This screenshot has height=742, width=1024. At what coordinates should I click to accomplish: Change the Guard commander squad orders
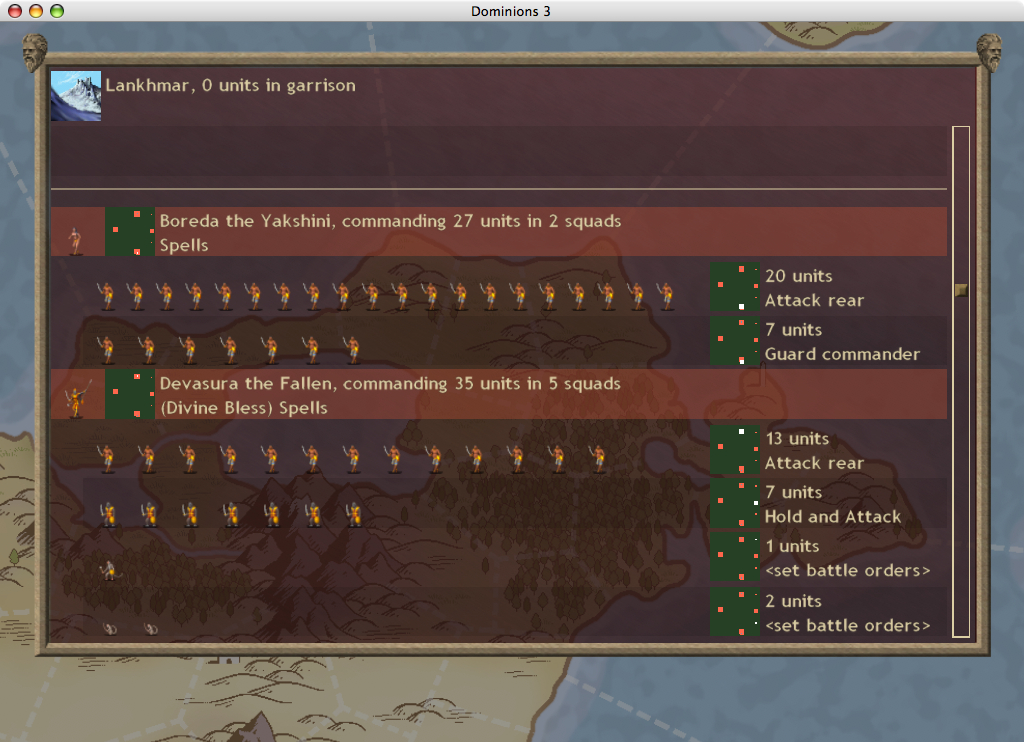[841, 354]
